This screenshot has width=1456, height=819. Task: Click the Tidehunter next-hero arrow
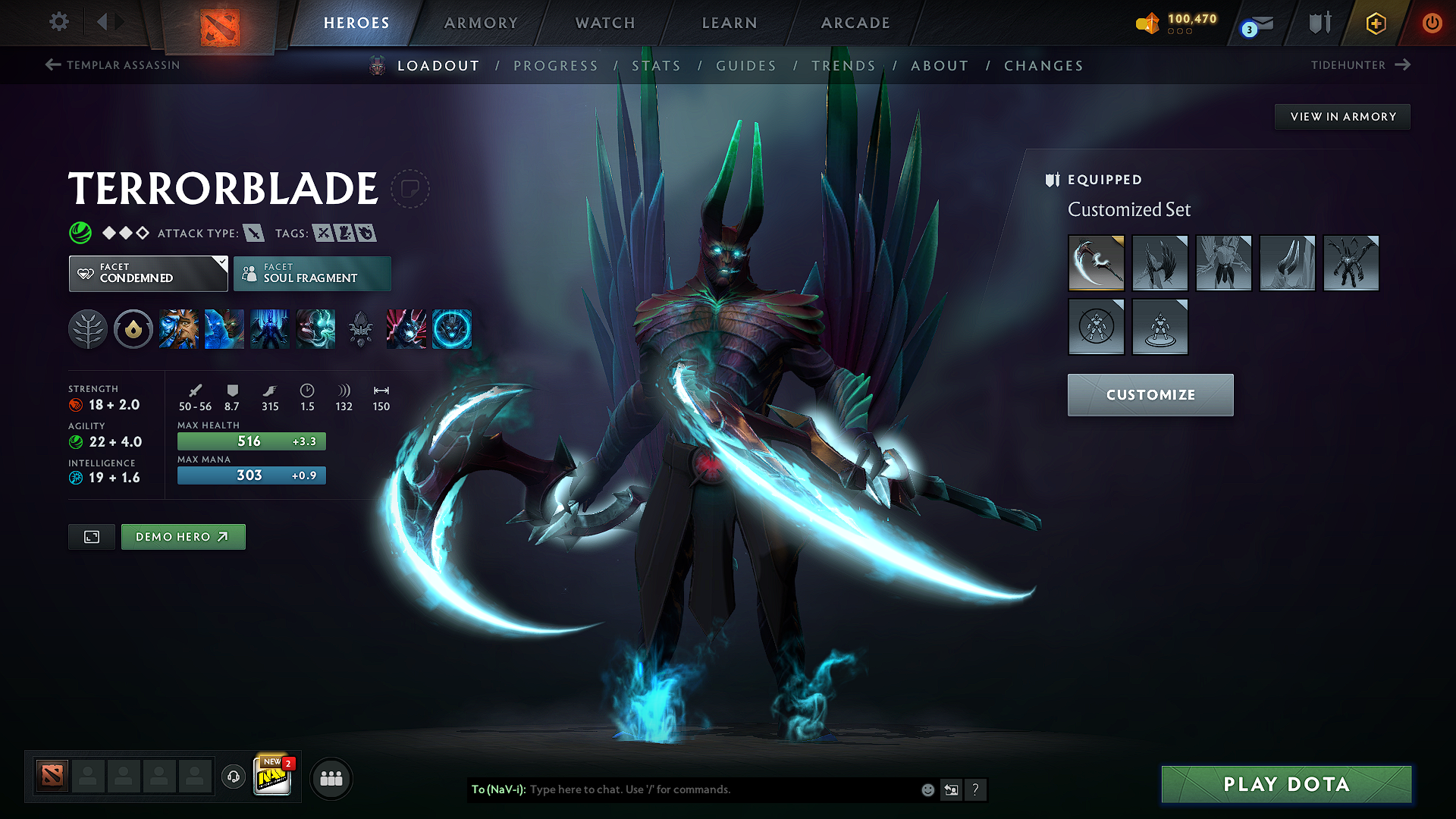tap(1401, 65)
